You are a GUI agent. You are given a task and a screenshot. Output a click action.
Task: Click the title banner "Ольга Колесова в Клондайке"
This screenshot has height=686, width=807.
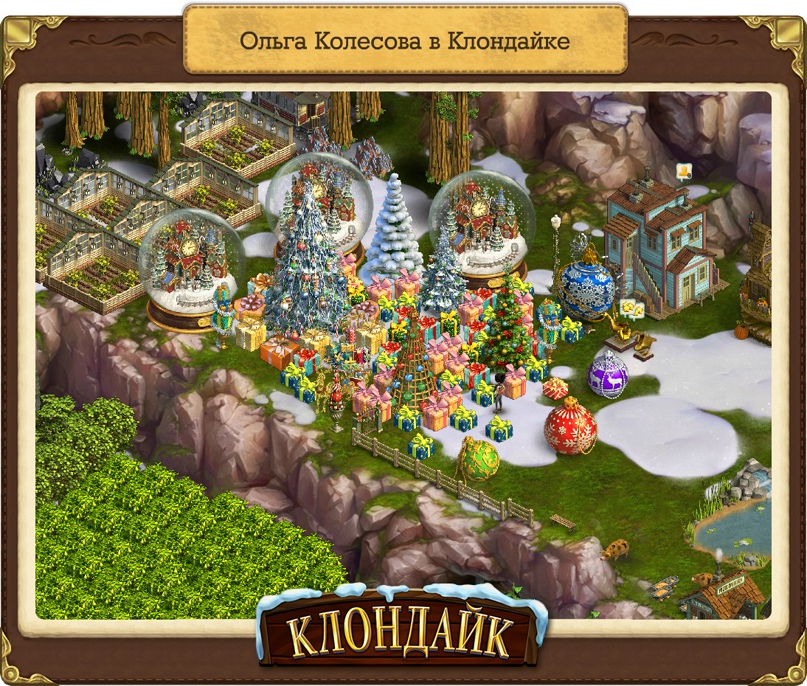click(x=405, y=41)
